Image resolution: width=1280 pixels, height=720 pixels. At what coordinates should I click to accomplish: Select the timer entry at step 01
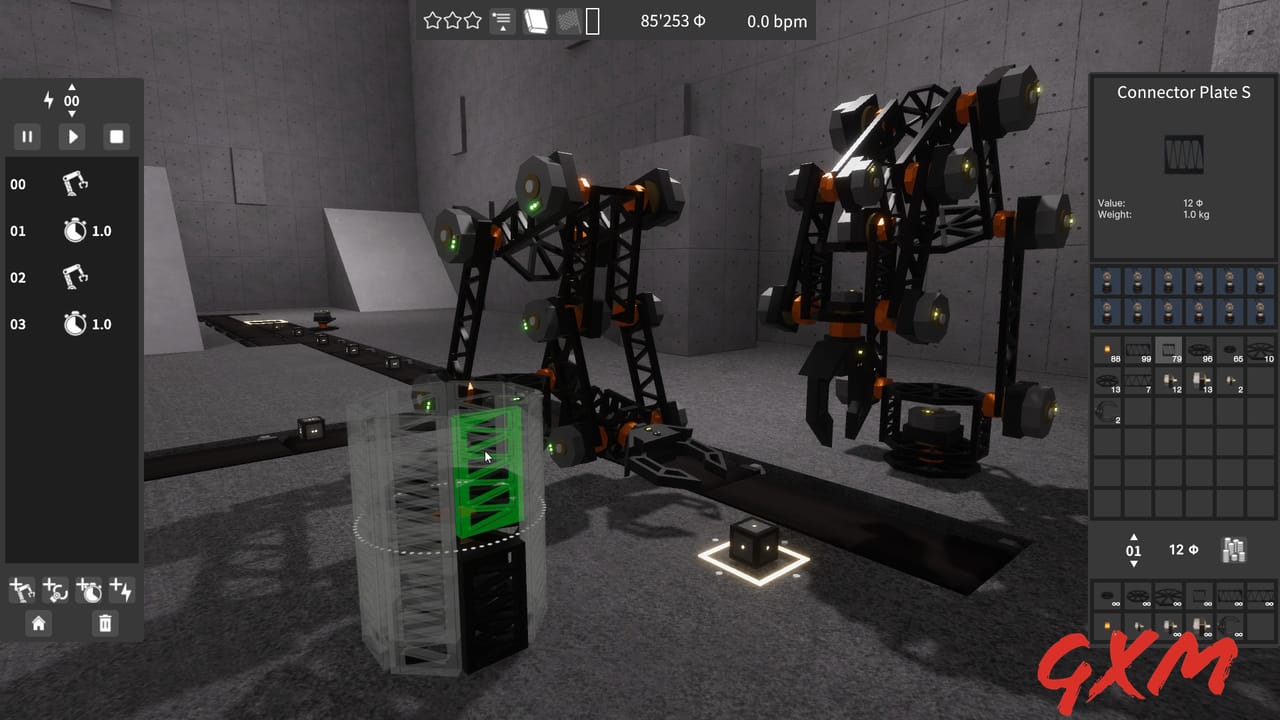(70, 231)
